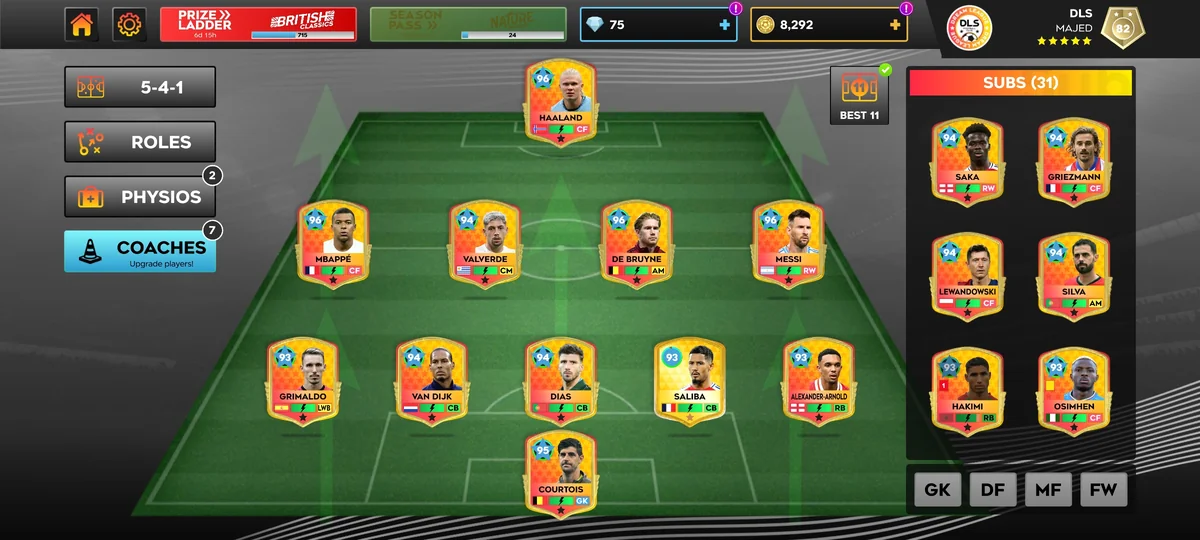Select the Courtois goalkeeper card
This screenshot has height=540, width=1200.
click(x=560, y=474)
